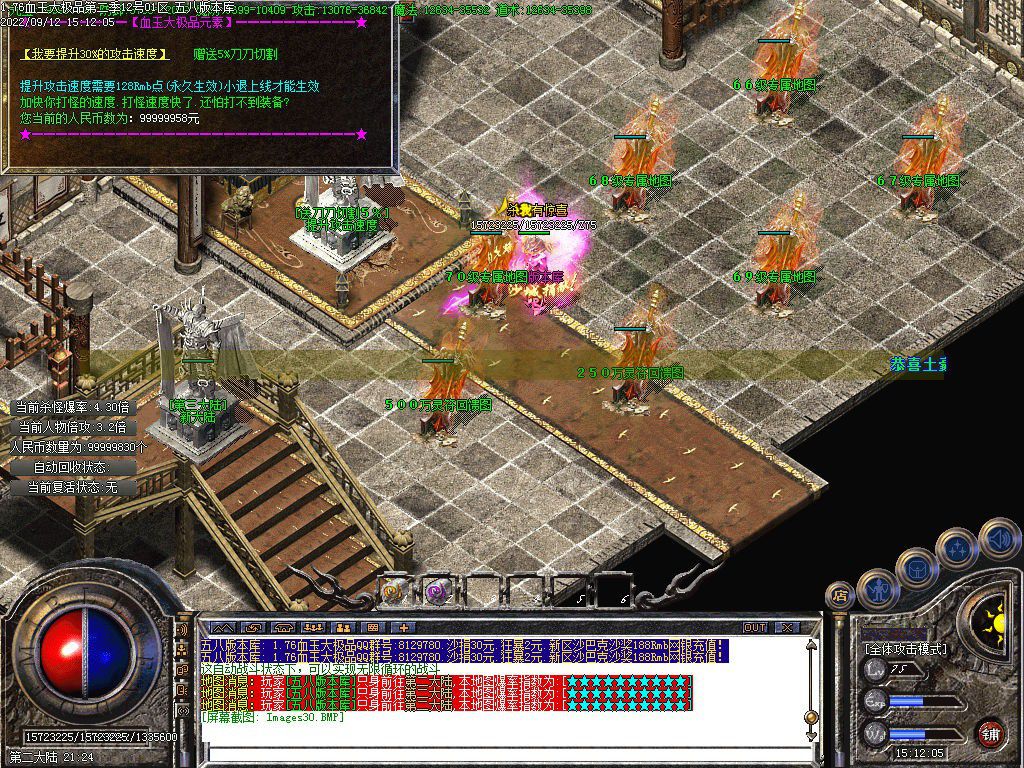Screen dimensions: 1024x768
Task: Open the round speaker sound button
Action: click(999, 539)
